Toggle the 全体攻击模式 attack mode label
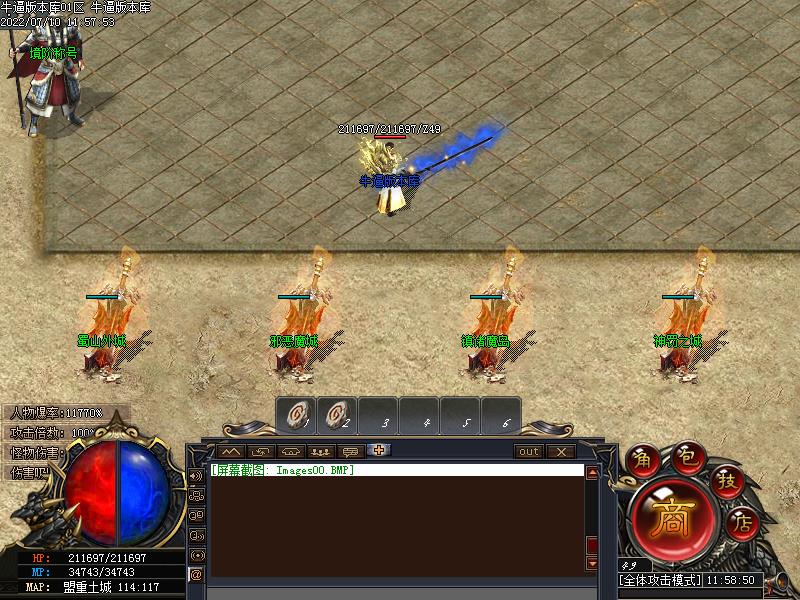800x600 pixels. click(660, 580)
